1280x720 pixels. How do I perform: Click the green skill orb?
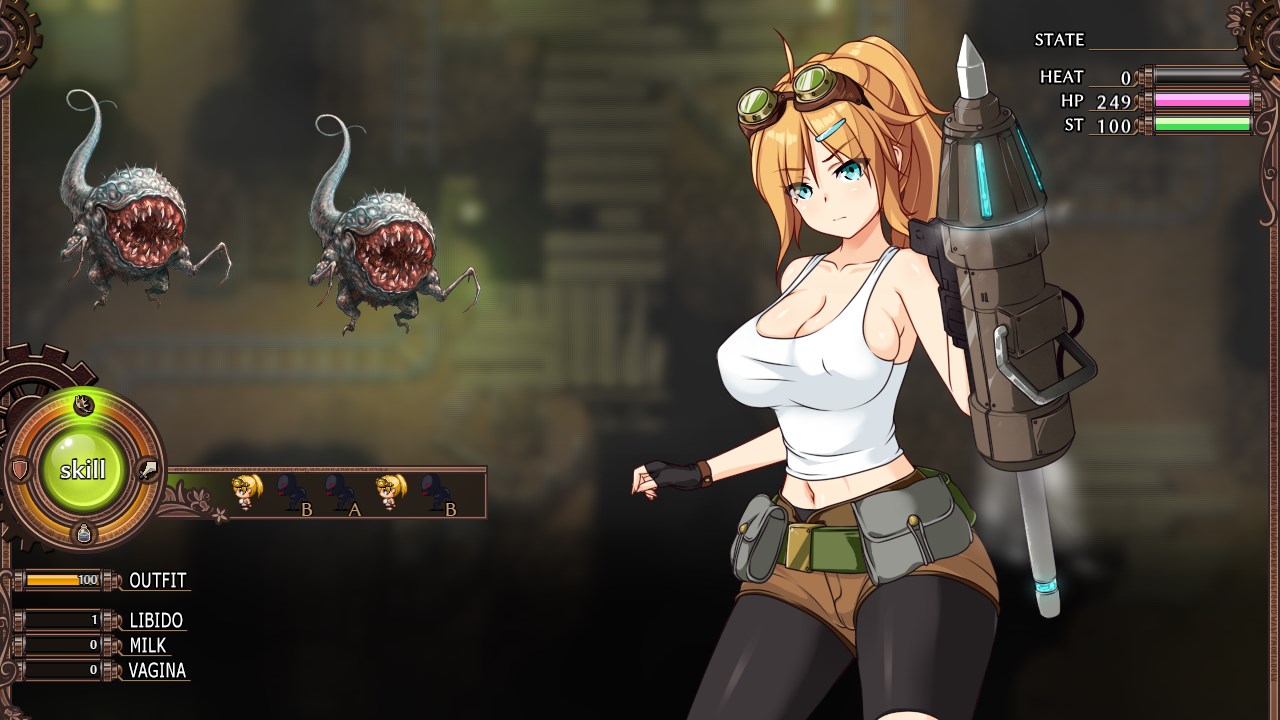82,470
